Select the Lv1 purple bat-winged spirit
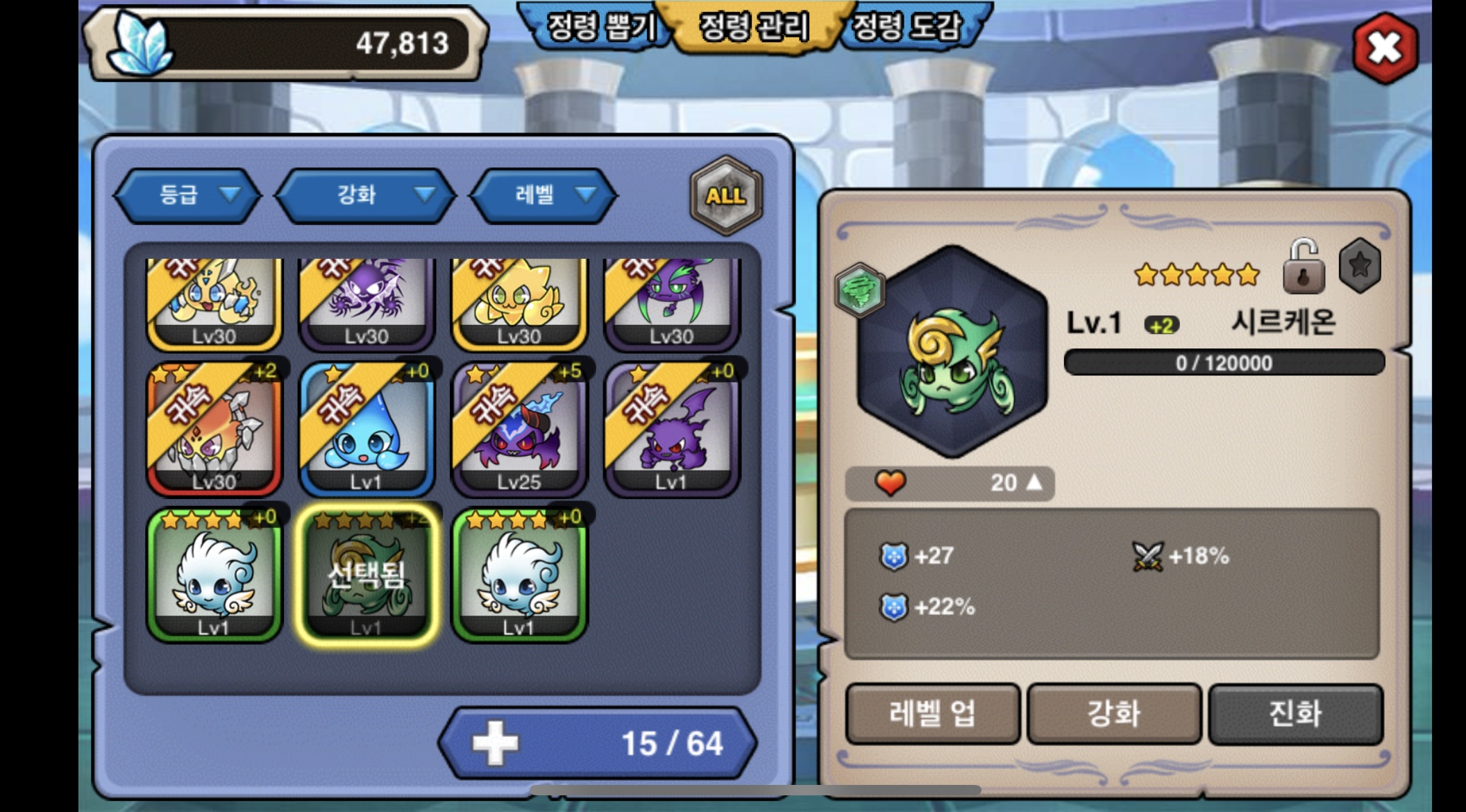The height and width of the screenshot is (812, 1466). pyautogui.click(x=671, y=429)
